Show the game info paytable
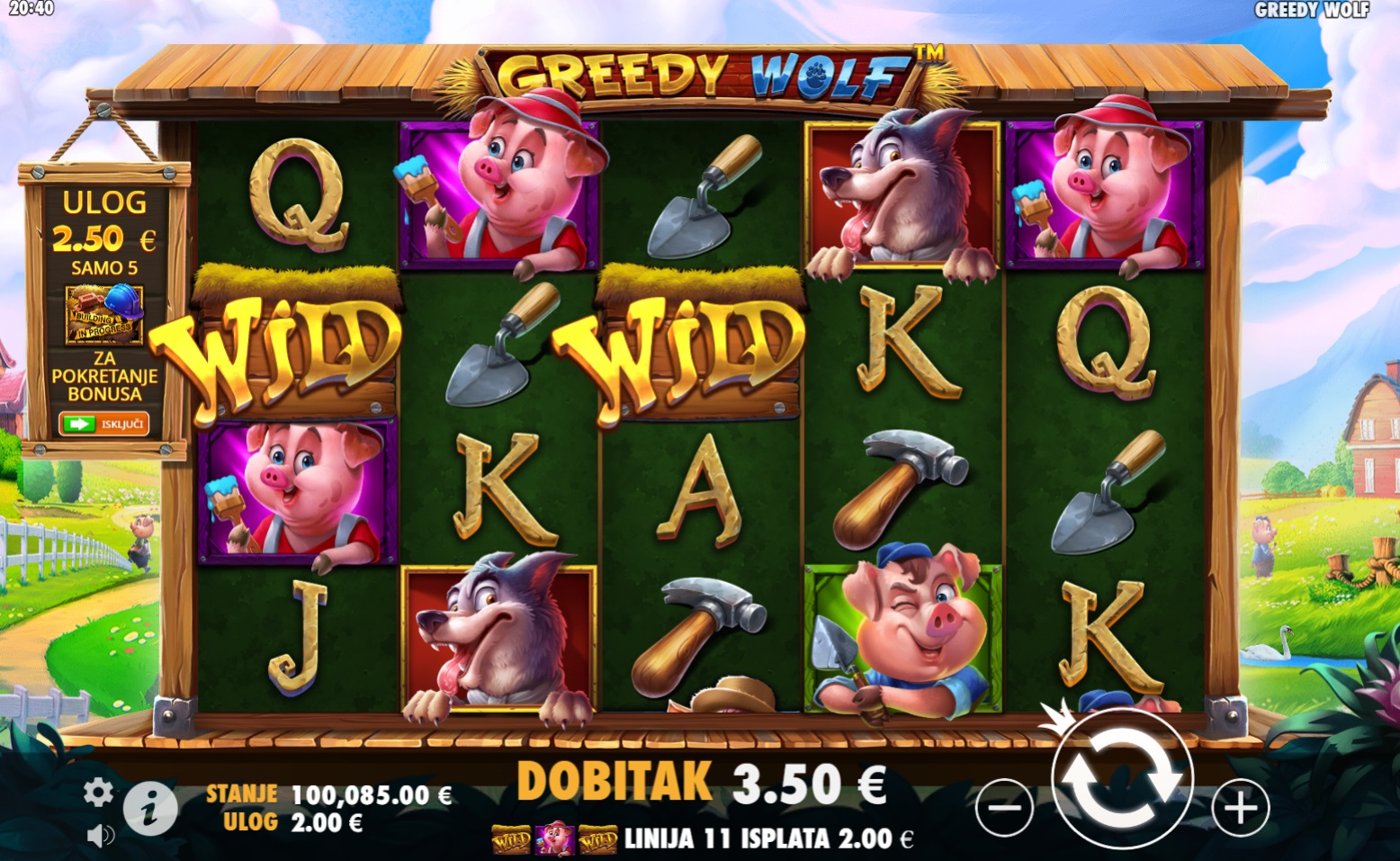 click(x=149, y=808)
